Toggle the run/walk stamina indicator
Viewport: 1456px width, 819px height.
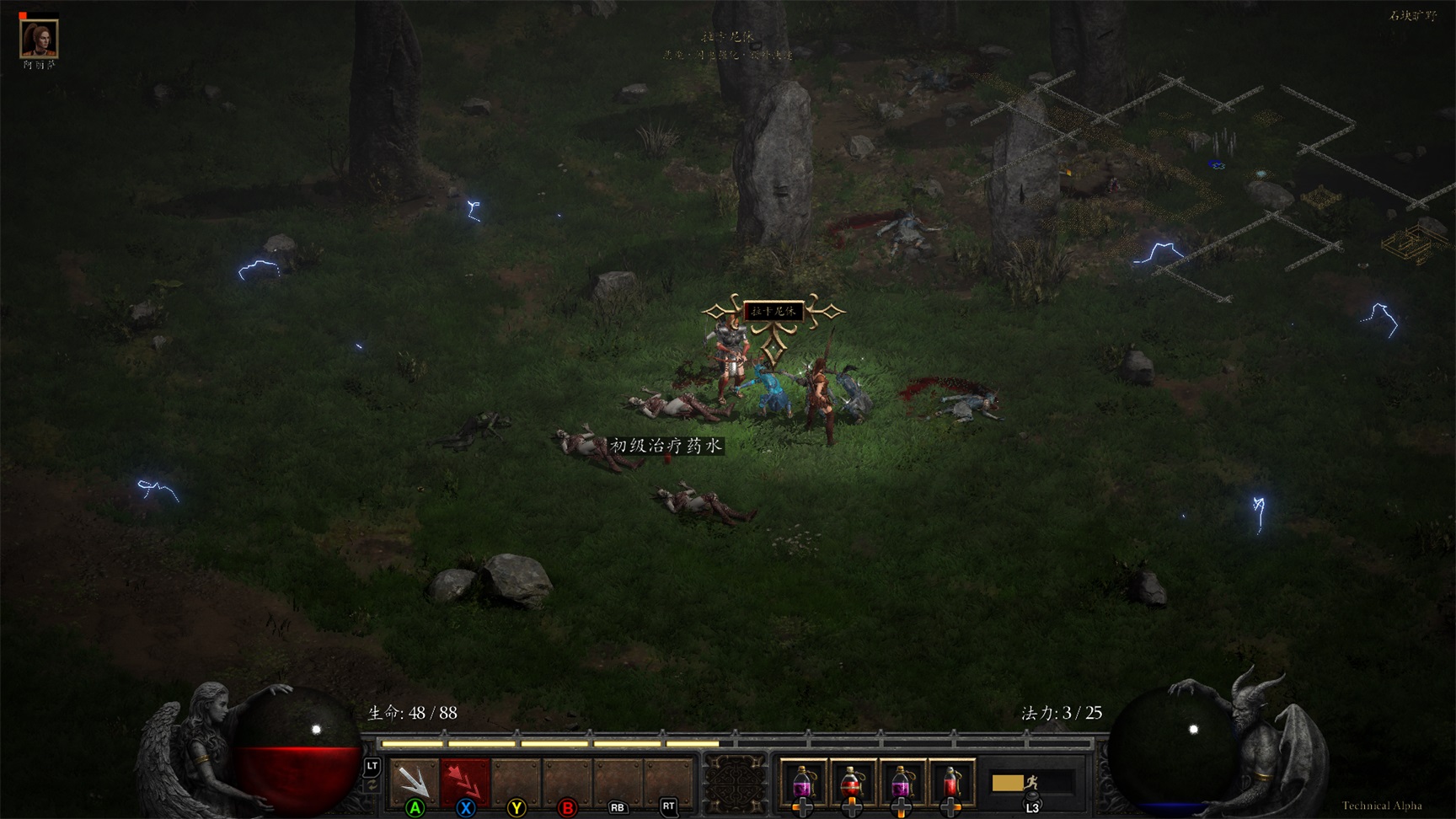1030,783
